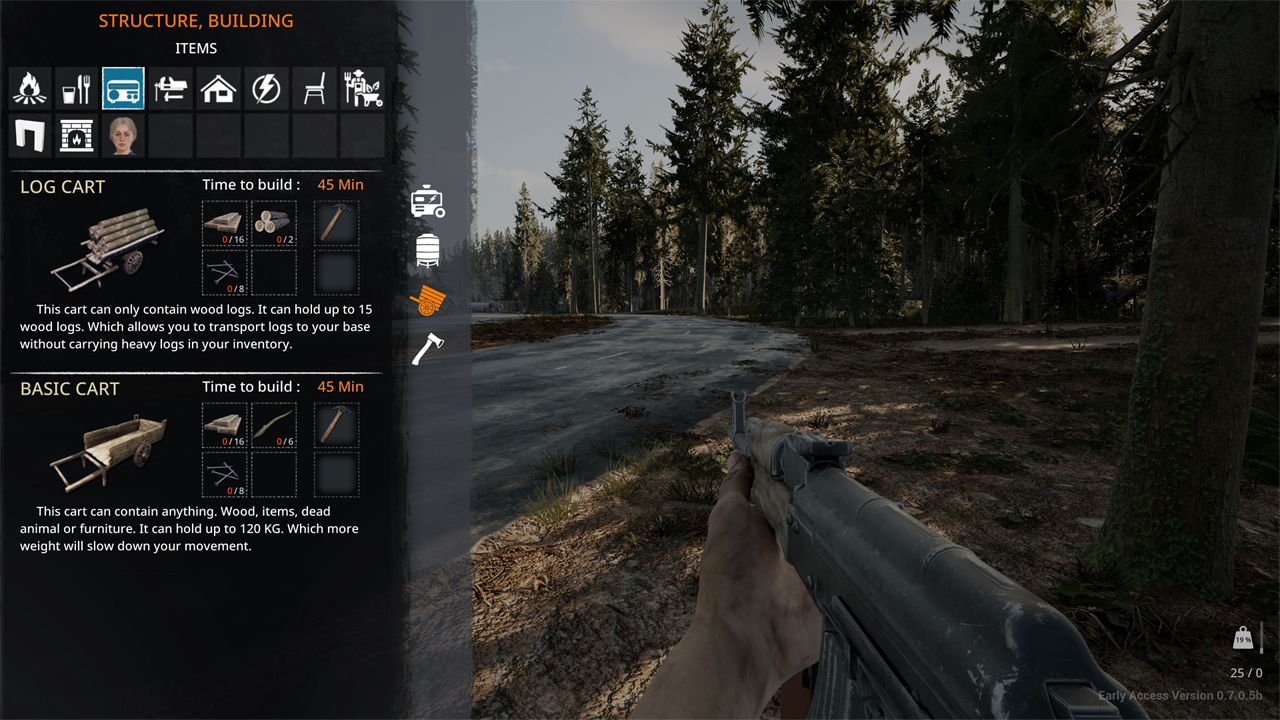Select the woman portrait category
The image size is (1280, 720).
[x=124, y=136]
